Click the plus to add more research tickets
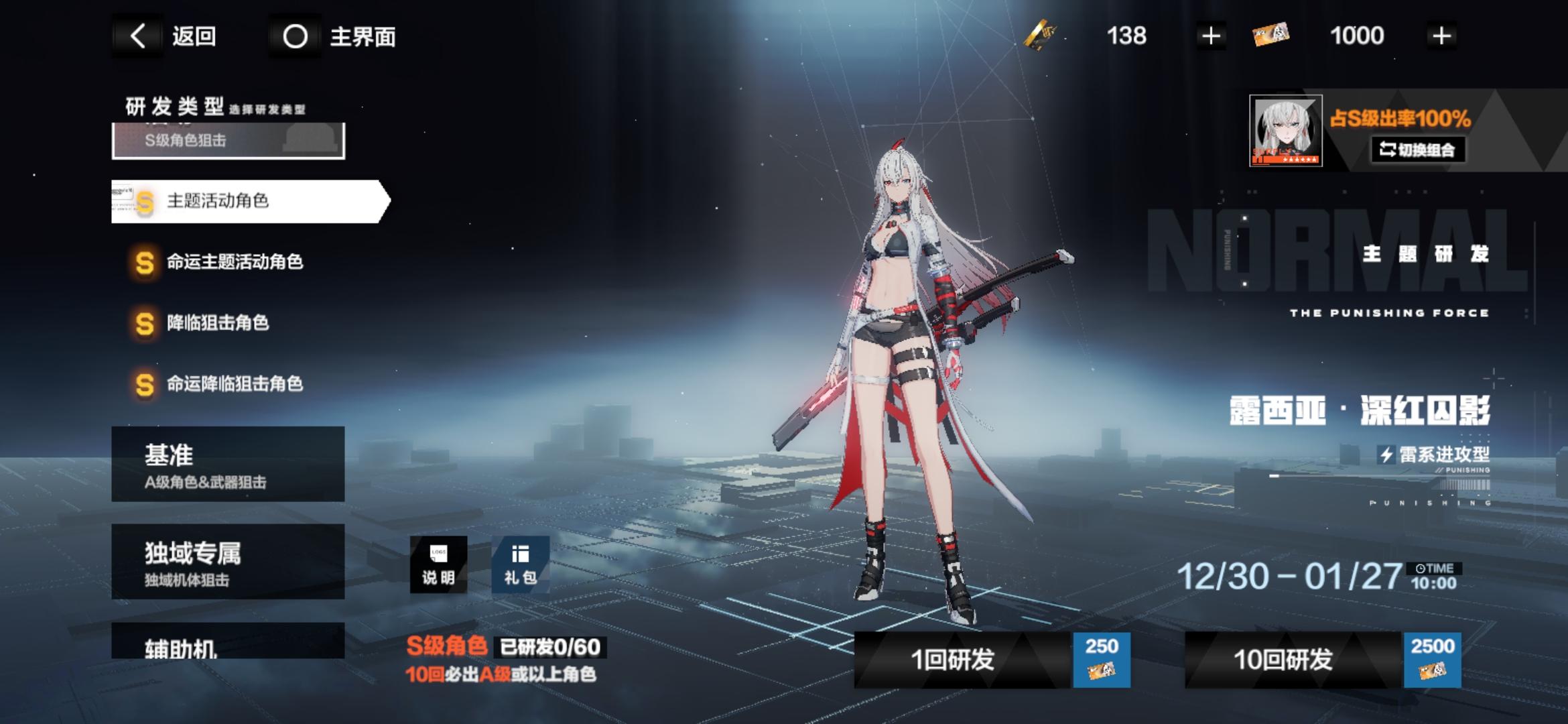Screen dimensions: 1568x724 pyautogui.click(x=1441, y=36)
